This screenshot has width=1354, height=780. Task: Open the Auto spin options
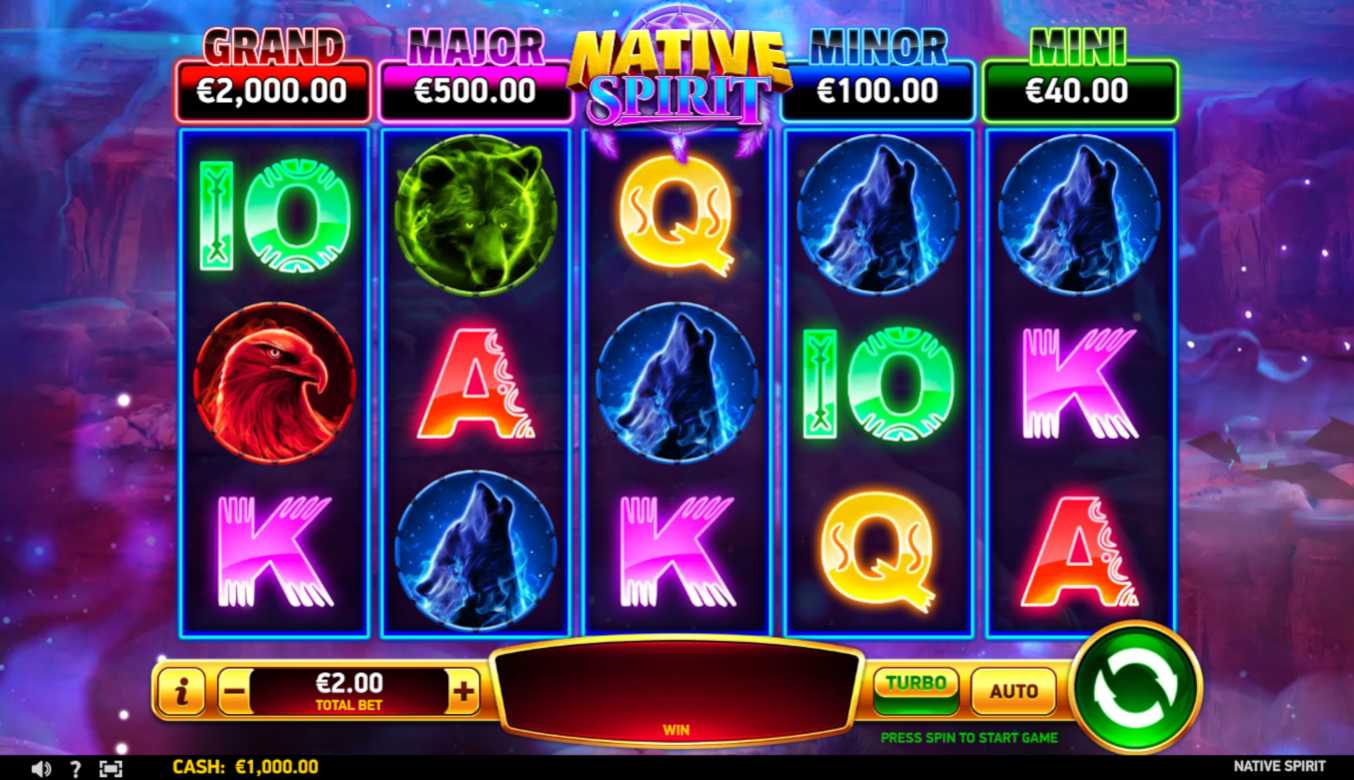point(1013,691)
